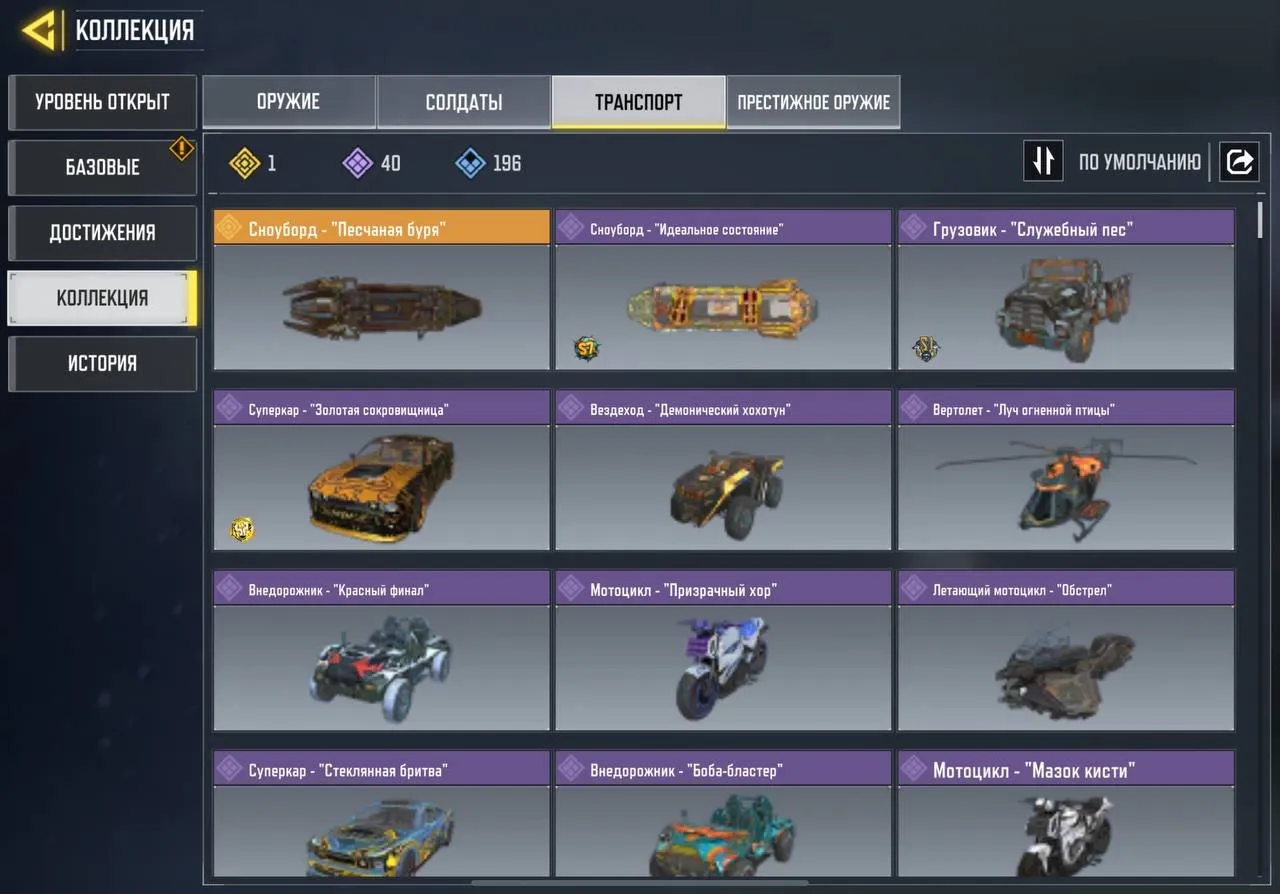Click the rarity icon on Мотоцикл 'Мазок кисти' header

point(913,768)
